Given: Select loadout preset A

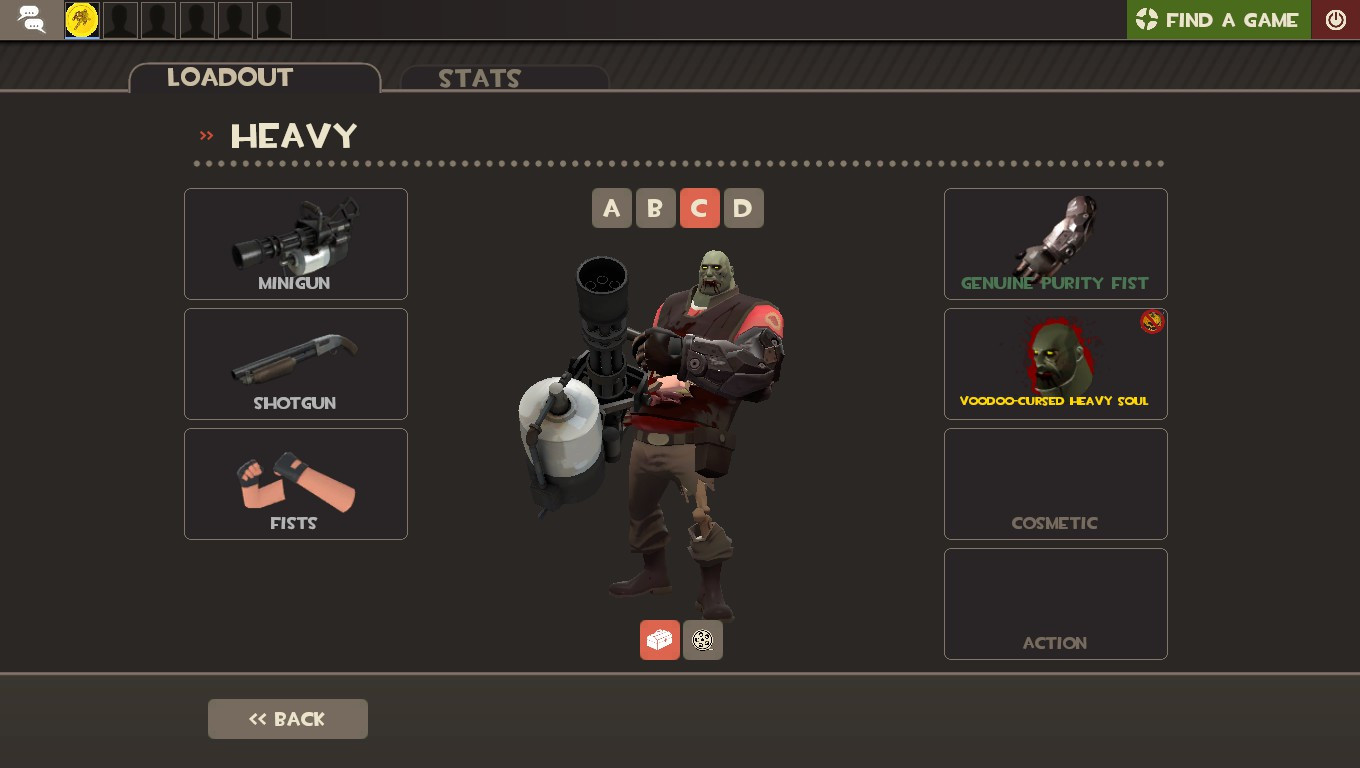Looking at the screenshot, I should 611,208.
